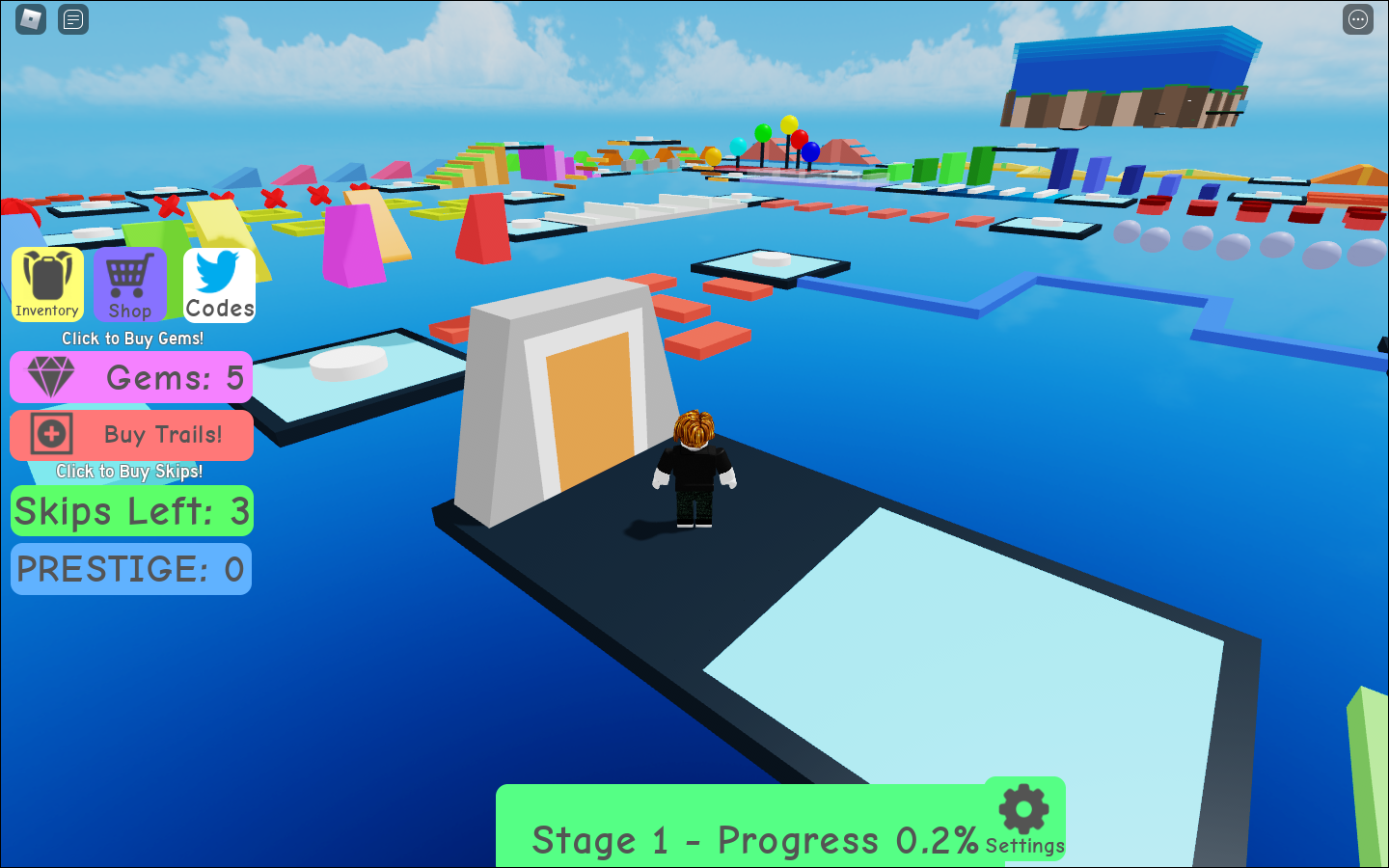
Task: Click the PRESTIGE: 0 display
Action: [130, 569]
